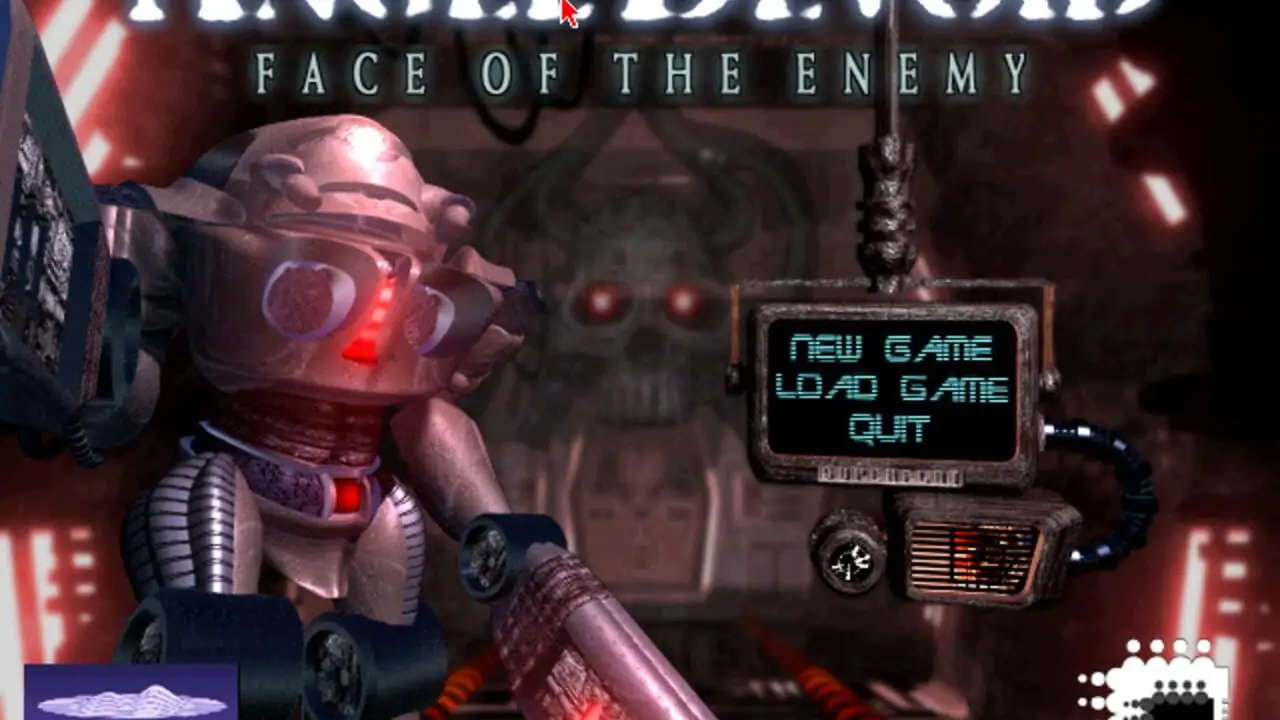Open the Load Game menu

(x=892, y=389)
